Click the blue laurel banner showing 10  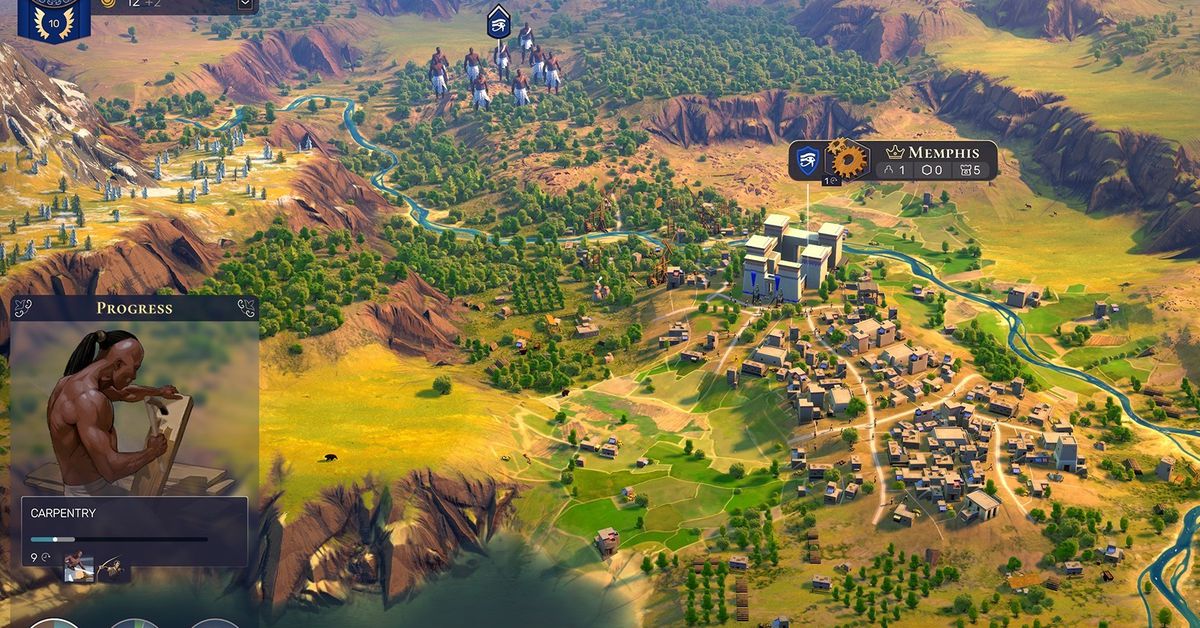tap(47, 18)
